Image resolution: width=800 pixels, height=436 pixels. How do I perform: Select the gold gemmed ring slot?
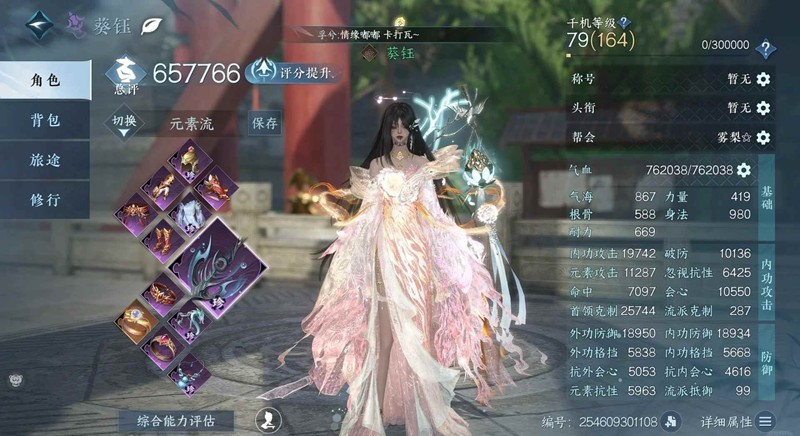pos(136,320)
